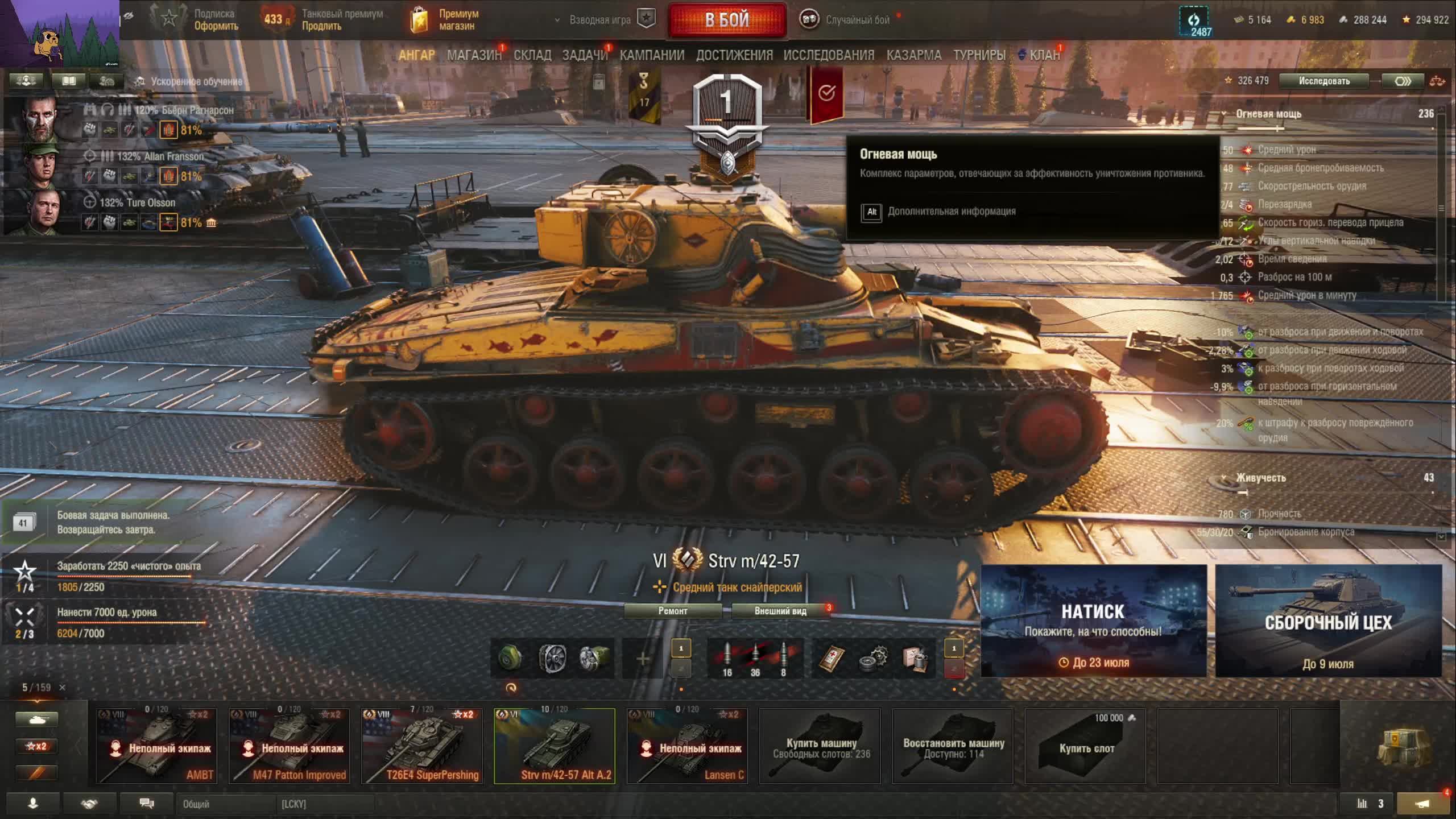Open the СБОРОЧНЫЙ ЦЕХ banner
The image size is (1456, 819).
click(x=1328, y=621)
